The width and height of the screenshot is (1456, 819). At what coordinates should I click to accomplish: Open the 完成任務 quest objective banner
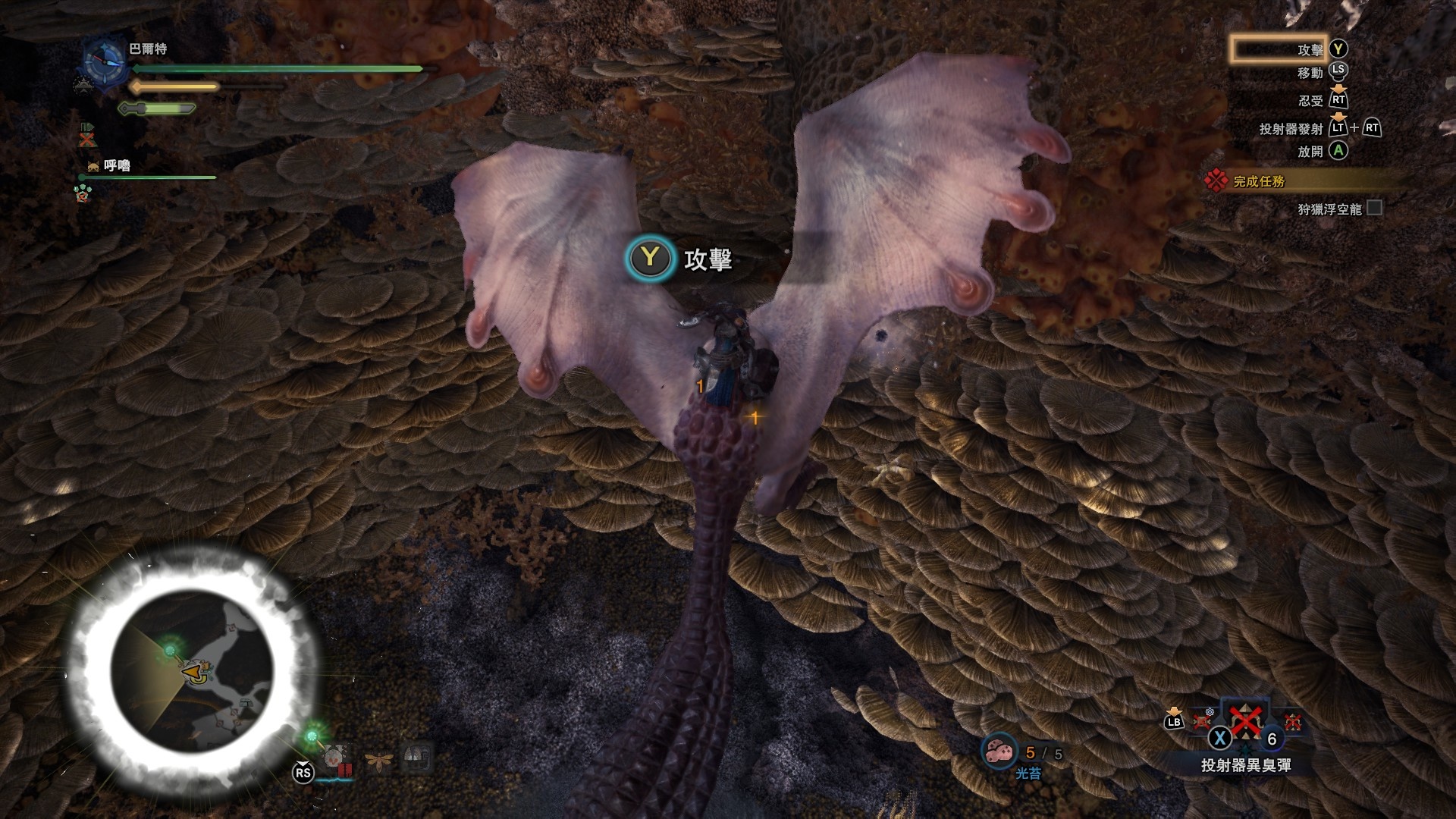[1259, 181]
